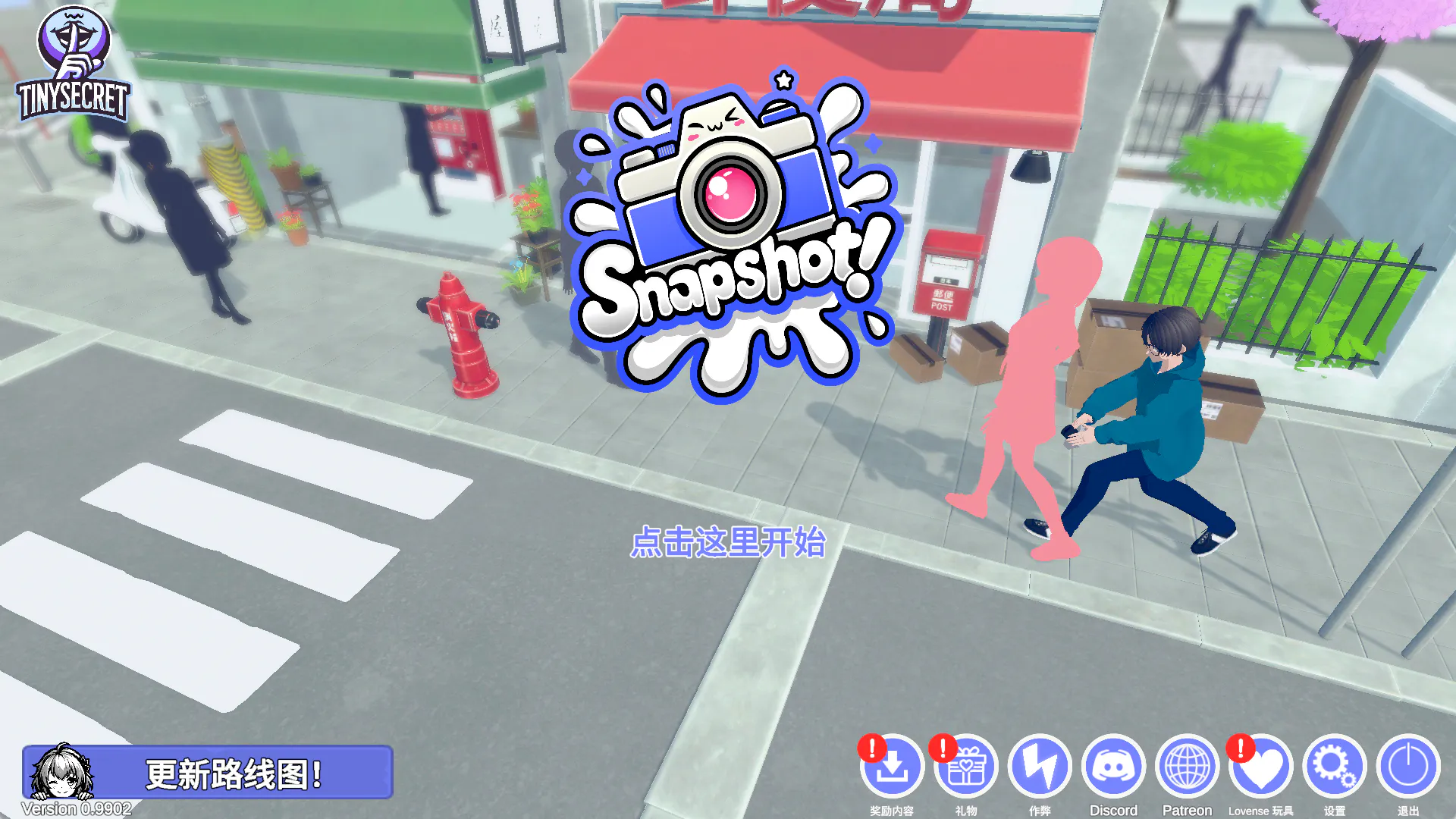Open the 更新路线图 update roadmap banner
This screenshot has width=1456, height=819.
pos(208,773)
